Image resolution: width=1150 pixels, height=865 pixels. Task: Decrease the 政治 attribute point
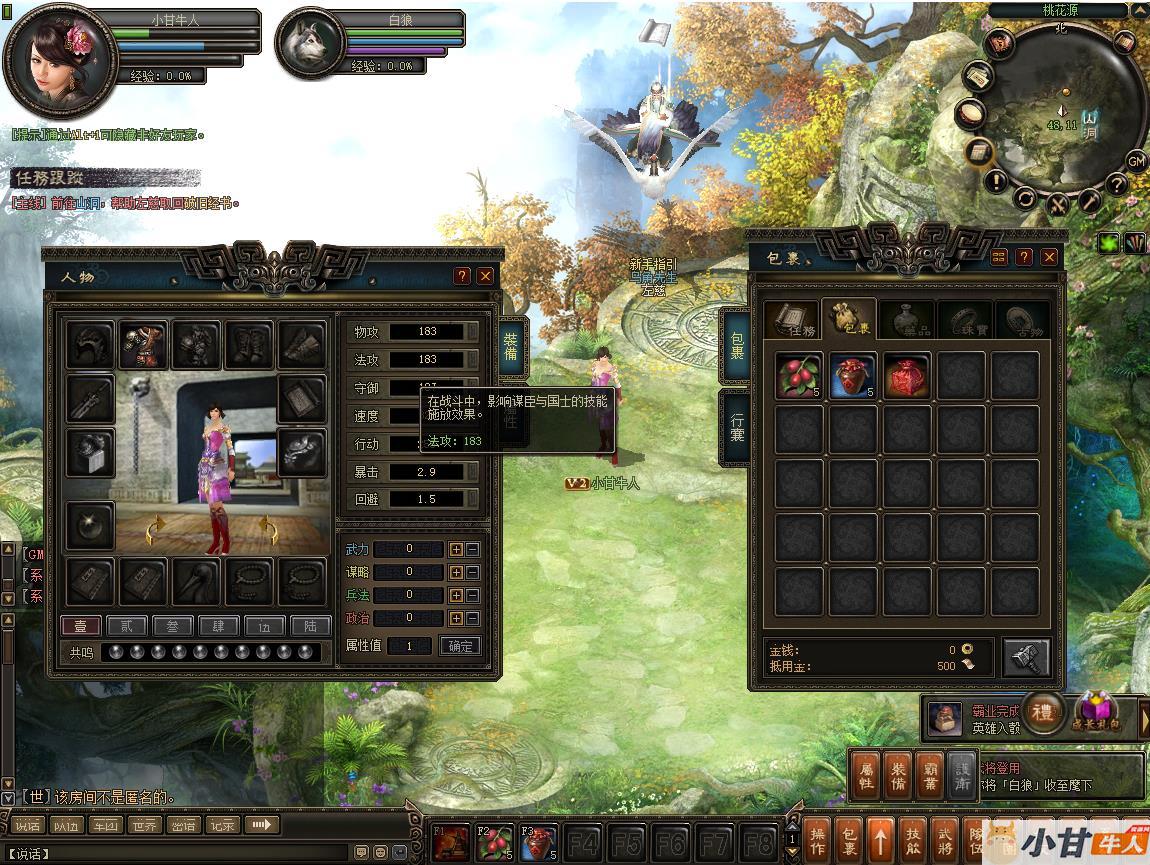(x=473, y=619)
